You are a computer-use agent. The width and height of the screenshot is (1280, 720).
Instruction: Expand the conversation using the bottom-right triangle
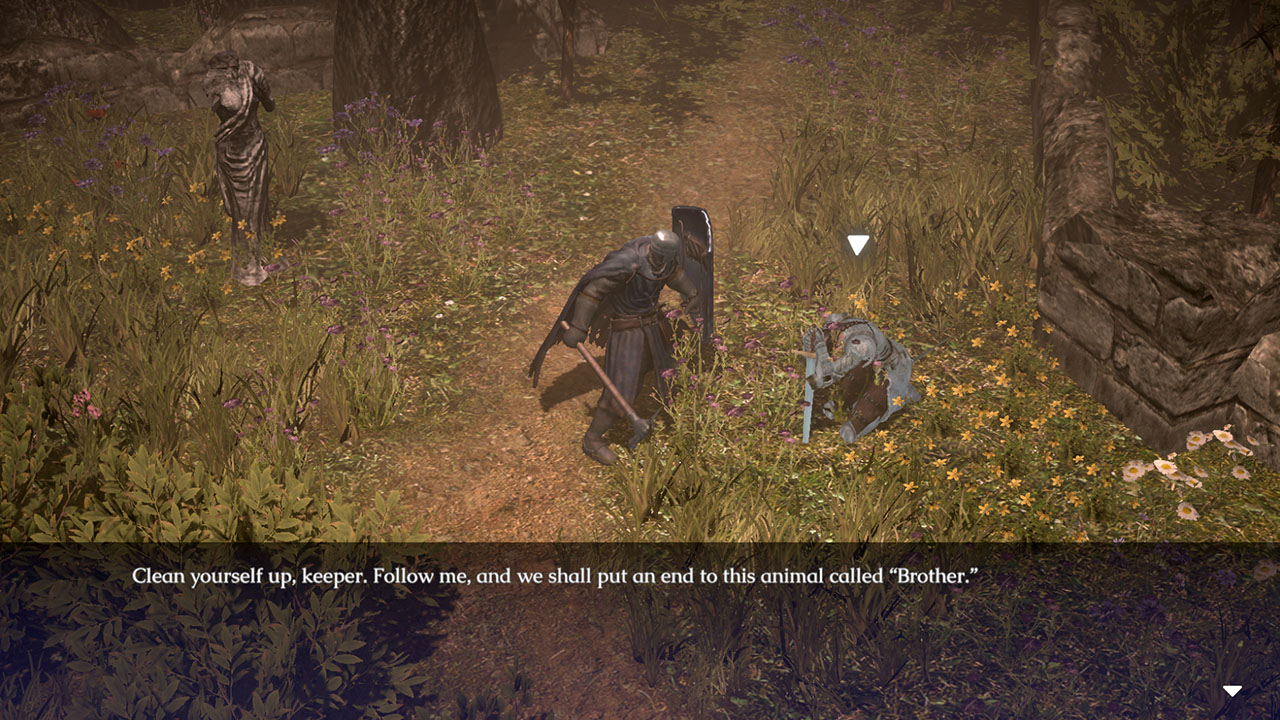point(1232,688)
